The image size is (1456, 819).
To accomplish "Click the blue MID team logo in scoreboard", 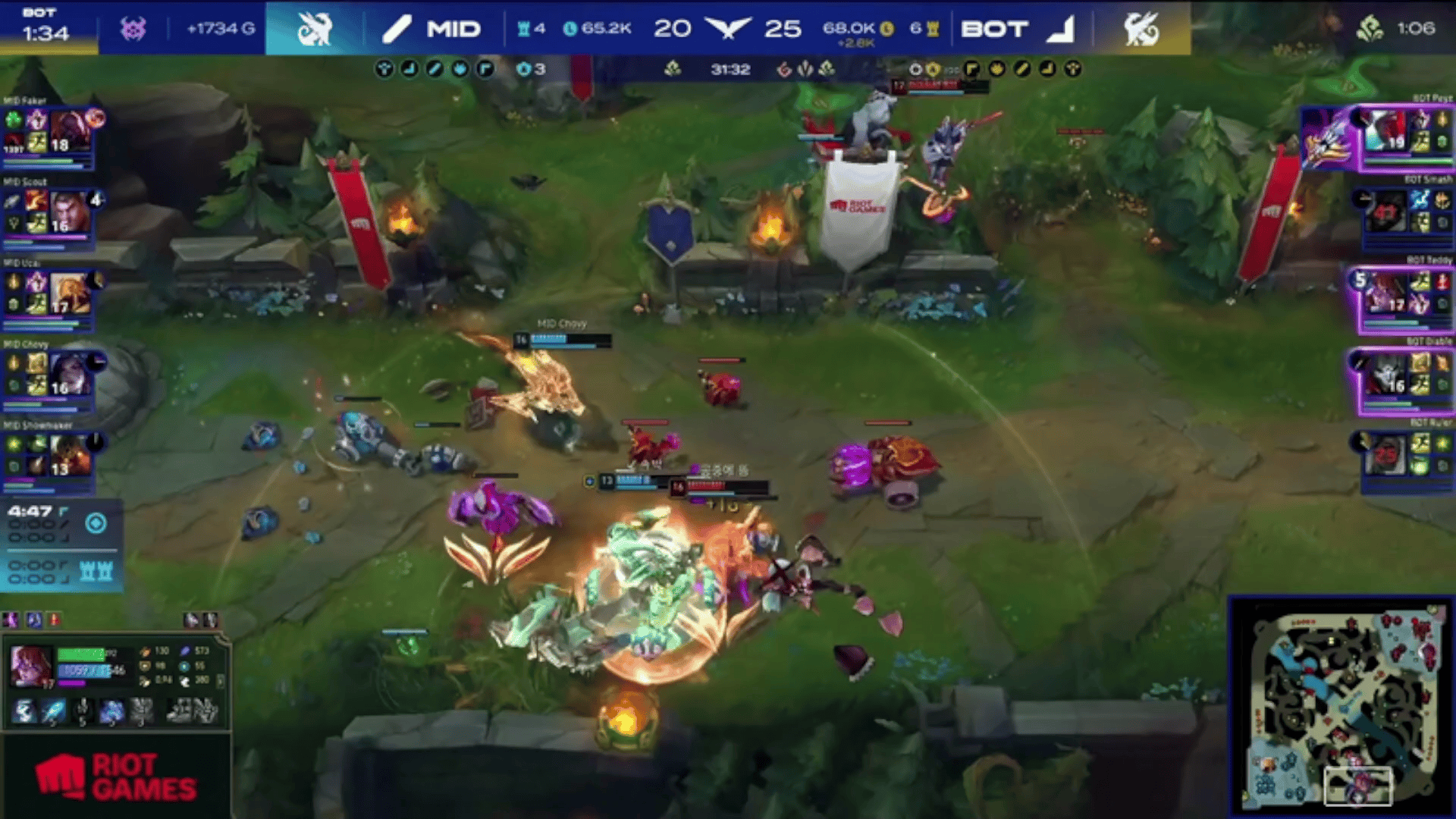I will [314, 29].
